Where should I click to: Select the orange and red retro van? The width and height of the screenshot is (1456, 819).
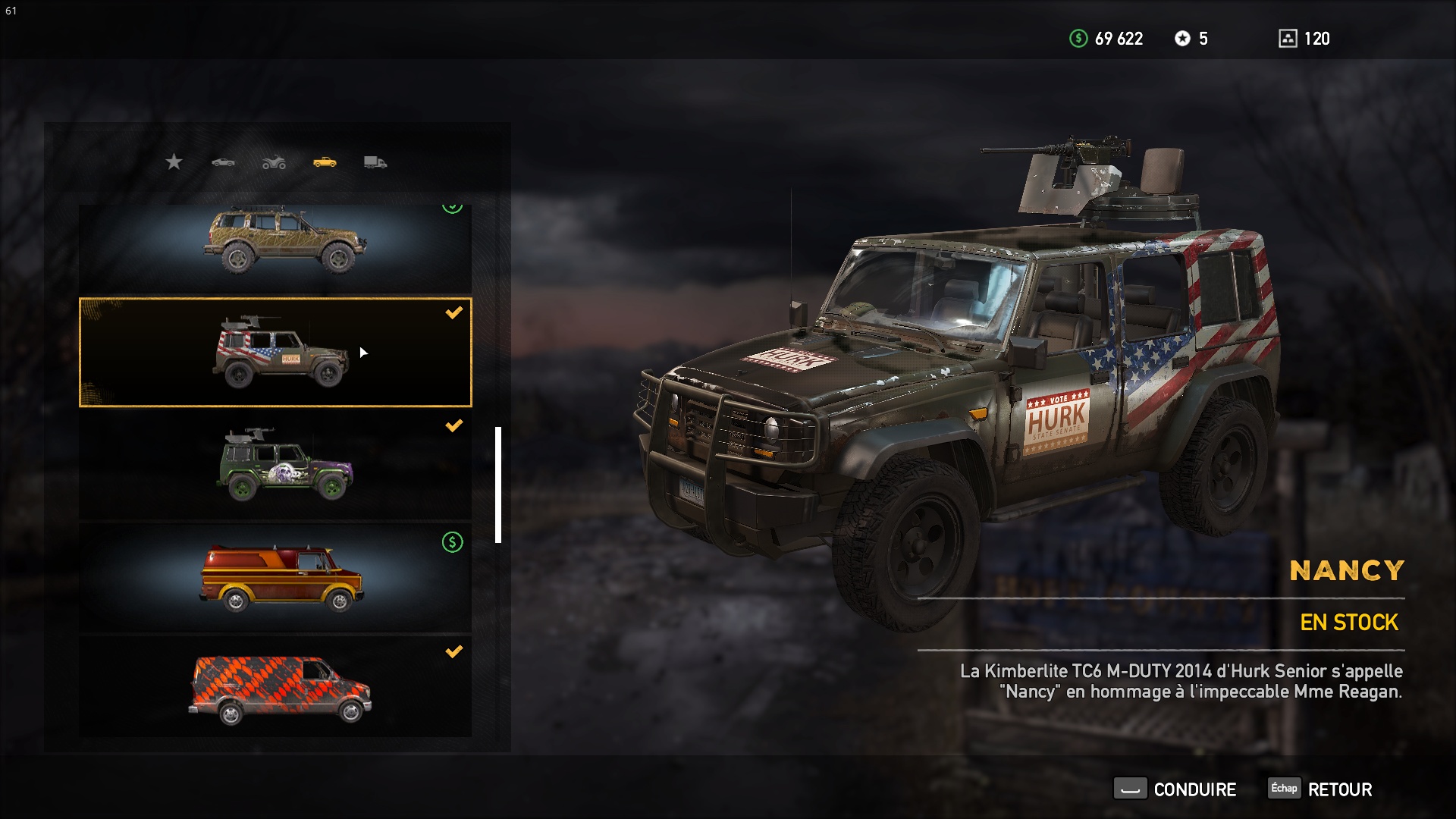(275, 578)
